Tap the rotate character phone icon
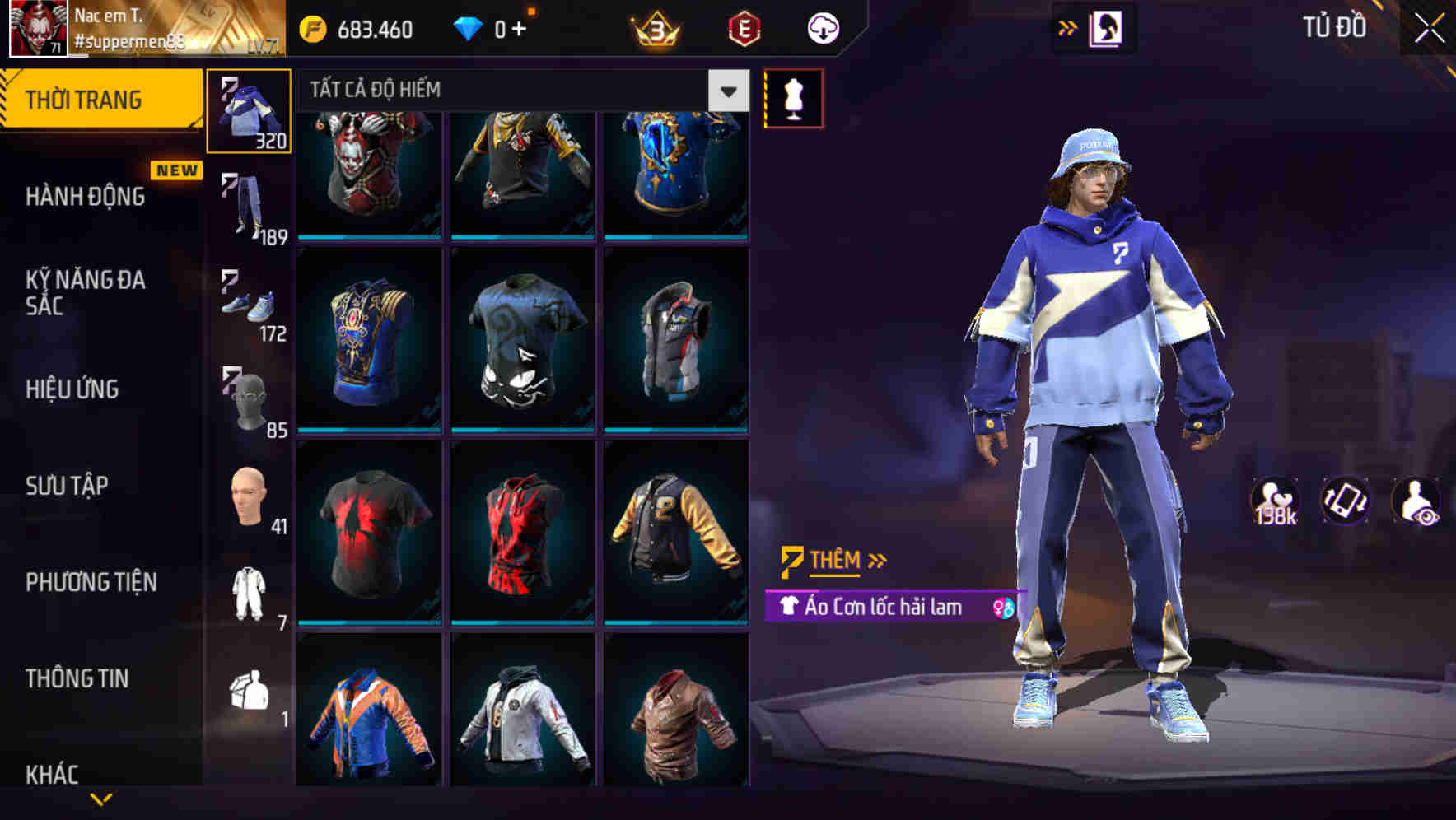 (1344, 501)
